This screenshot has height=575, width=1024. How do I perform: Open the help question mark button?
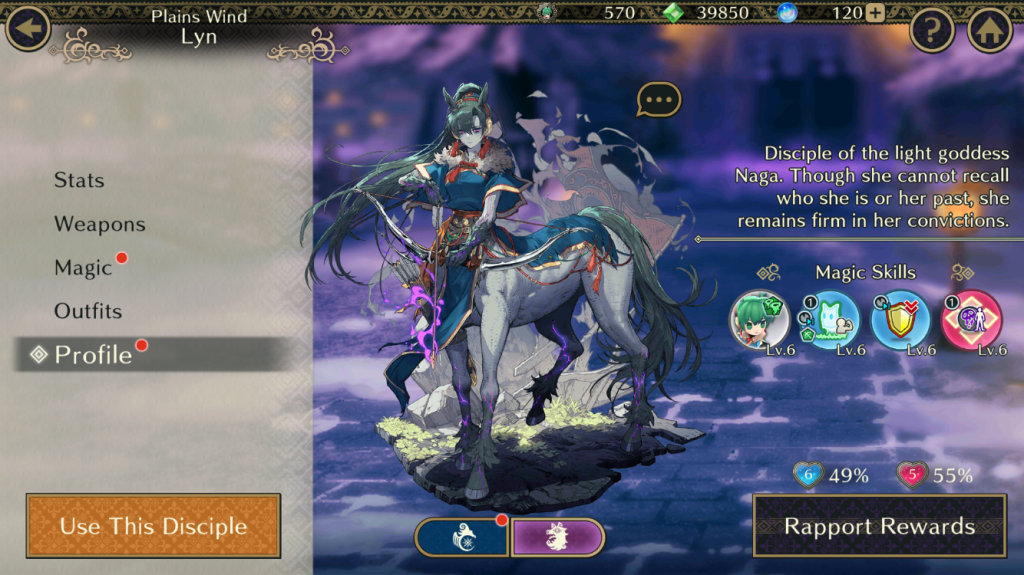coord(931,31)
